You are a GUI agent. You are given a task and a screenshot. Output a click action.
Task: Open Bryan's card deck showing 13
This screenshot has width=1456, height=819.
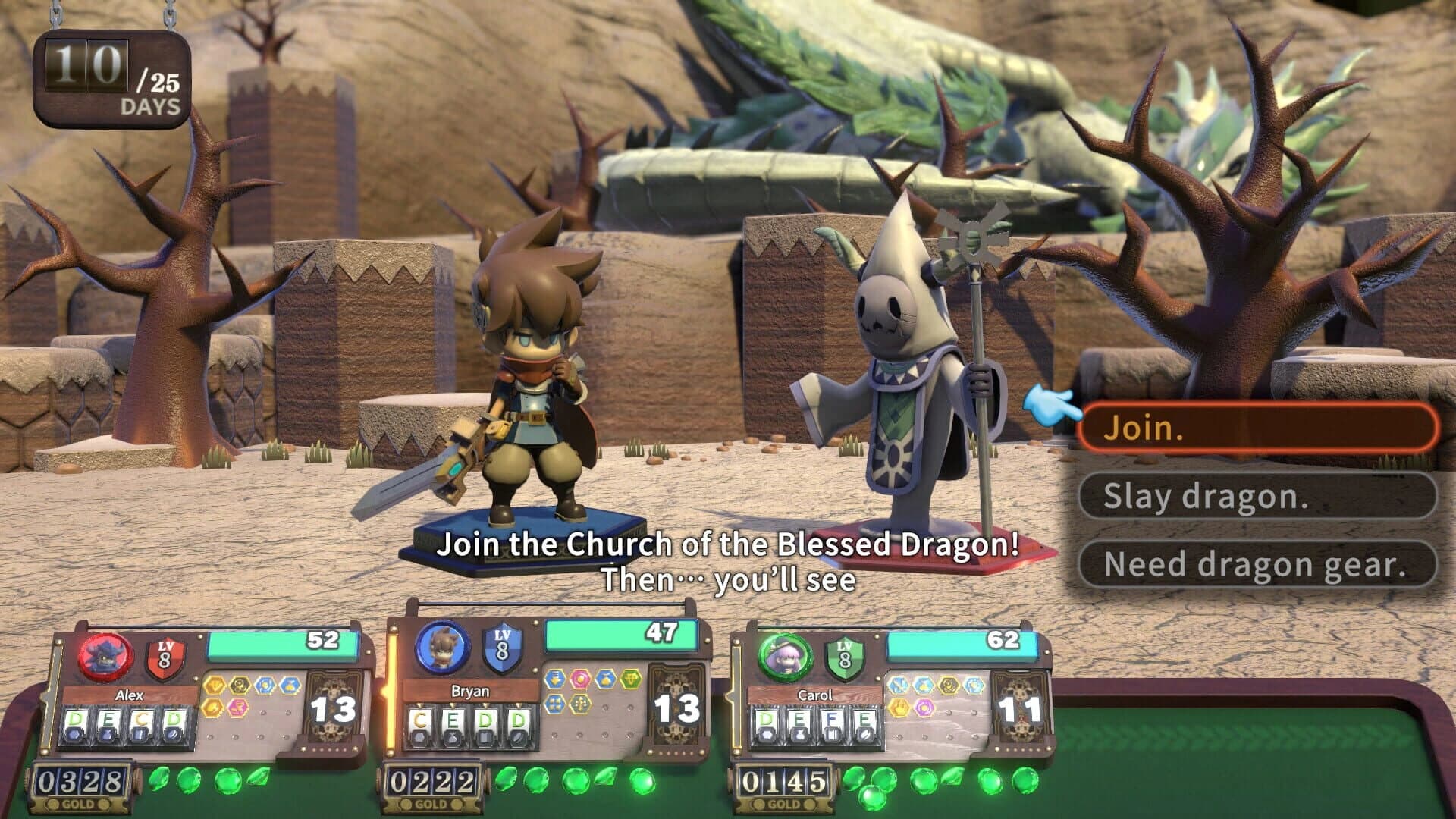pyautogui.click(x=675, y=709)
